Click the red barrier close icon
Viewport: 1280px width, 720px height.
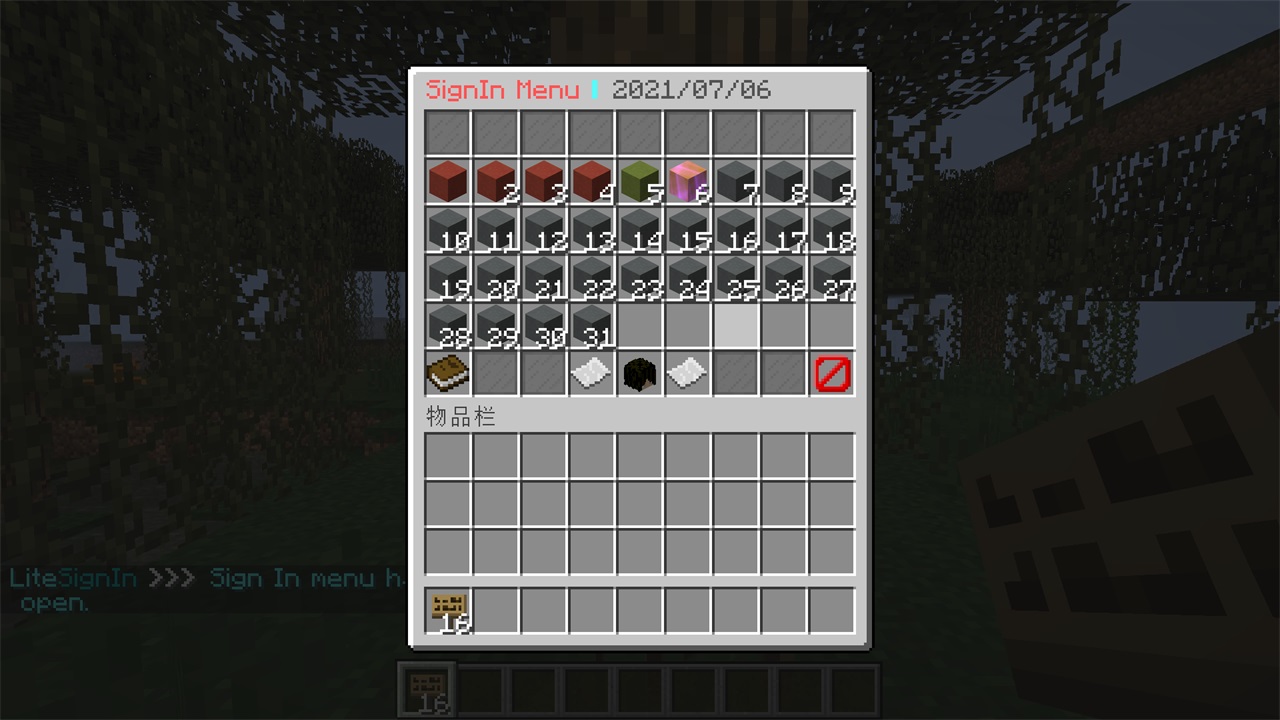[832, 374]
